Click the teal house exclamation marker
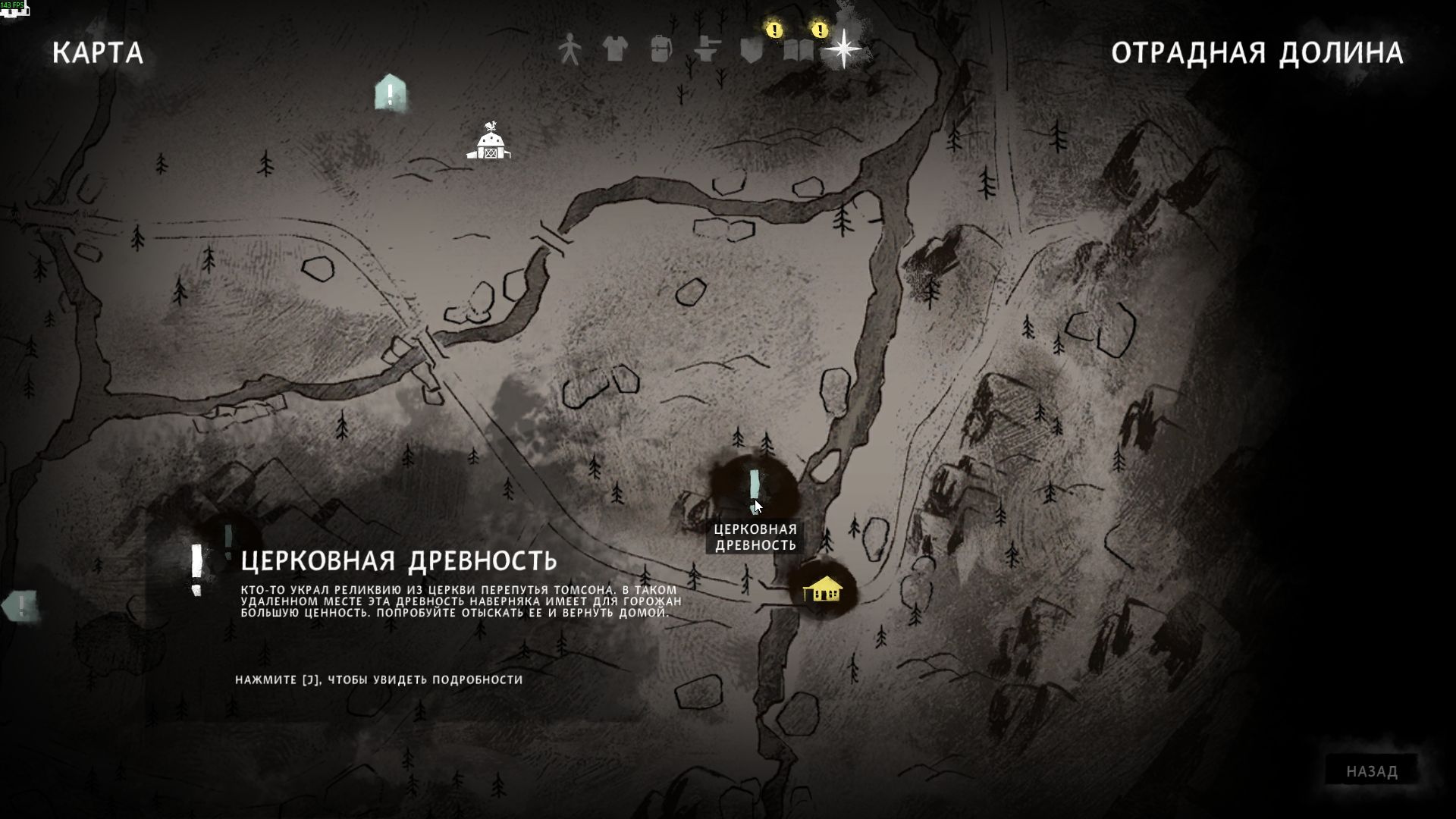The height and width of the screenshot is (819, 1456). coord(391,94)
